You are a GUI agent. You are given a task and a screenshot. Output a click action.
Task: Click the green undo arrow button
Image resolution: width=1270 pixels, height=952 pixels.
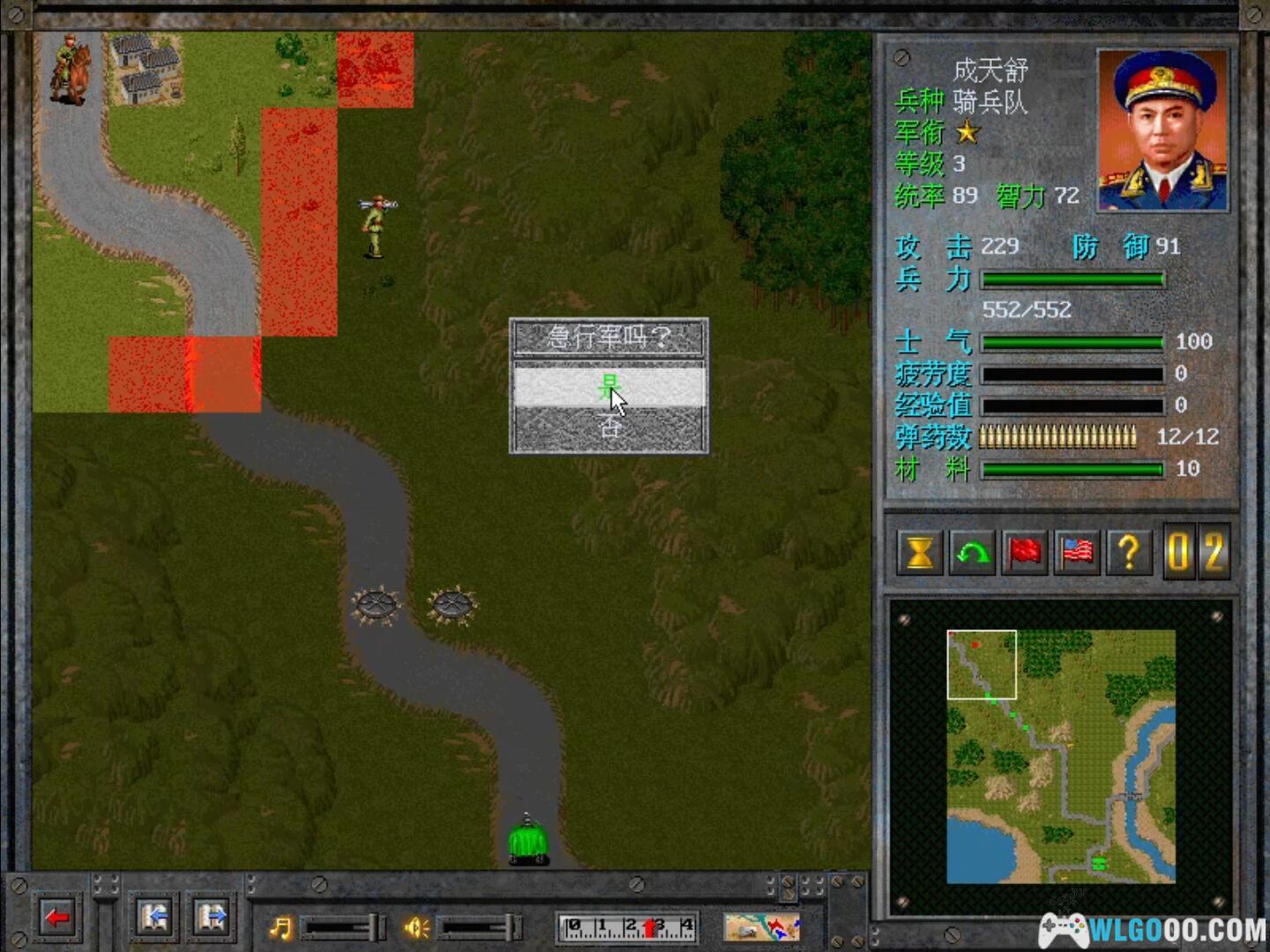(x=972, y=553)
